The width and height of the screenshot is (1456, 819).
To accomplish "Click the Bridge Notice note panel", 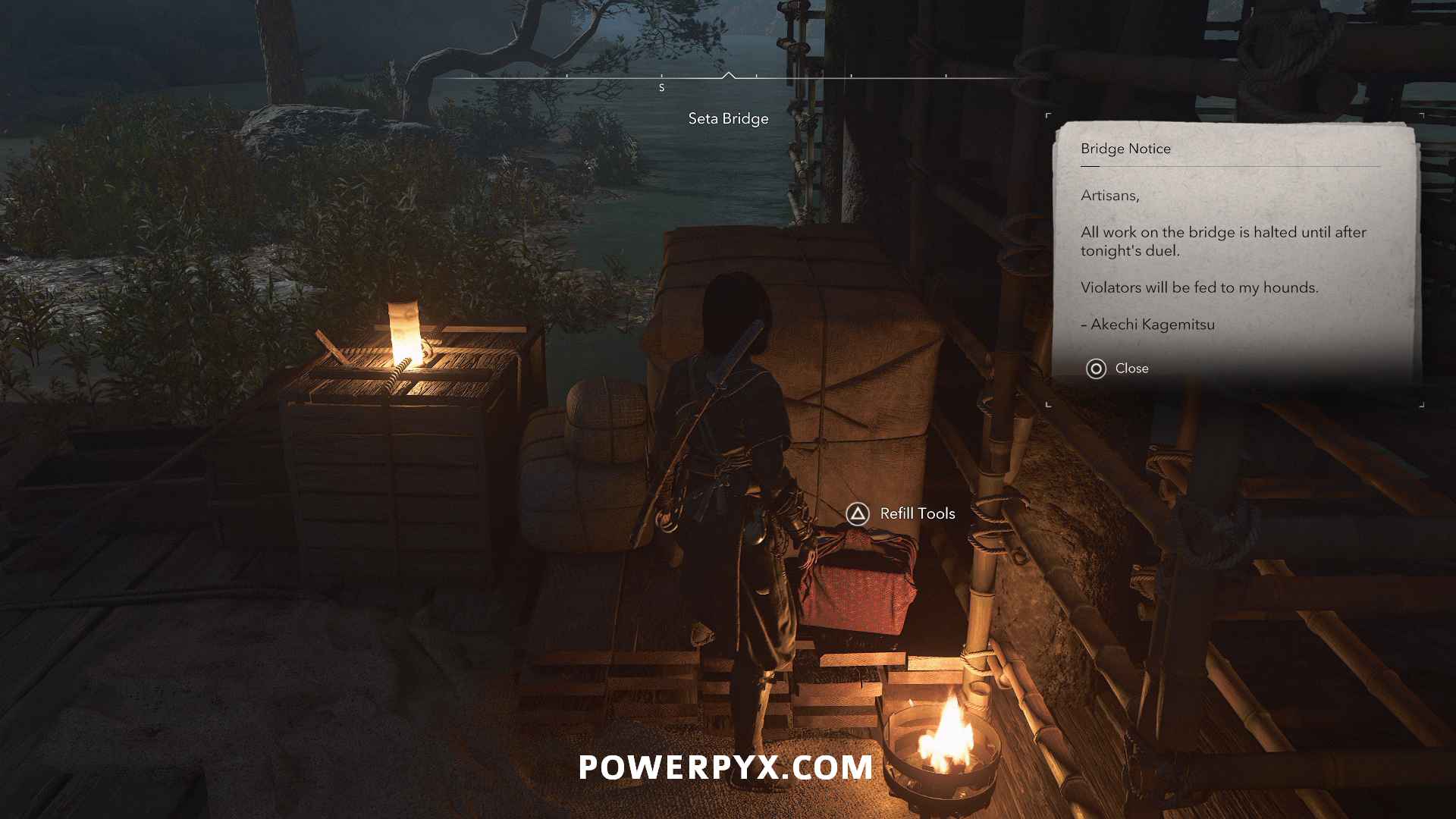I will point(1233,250).
